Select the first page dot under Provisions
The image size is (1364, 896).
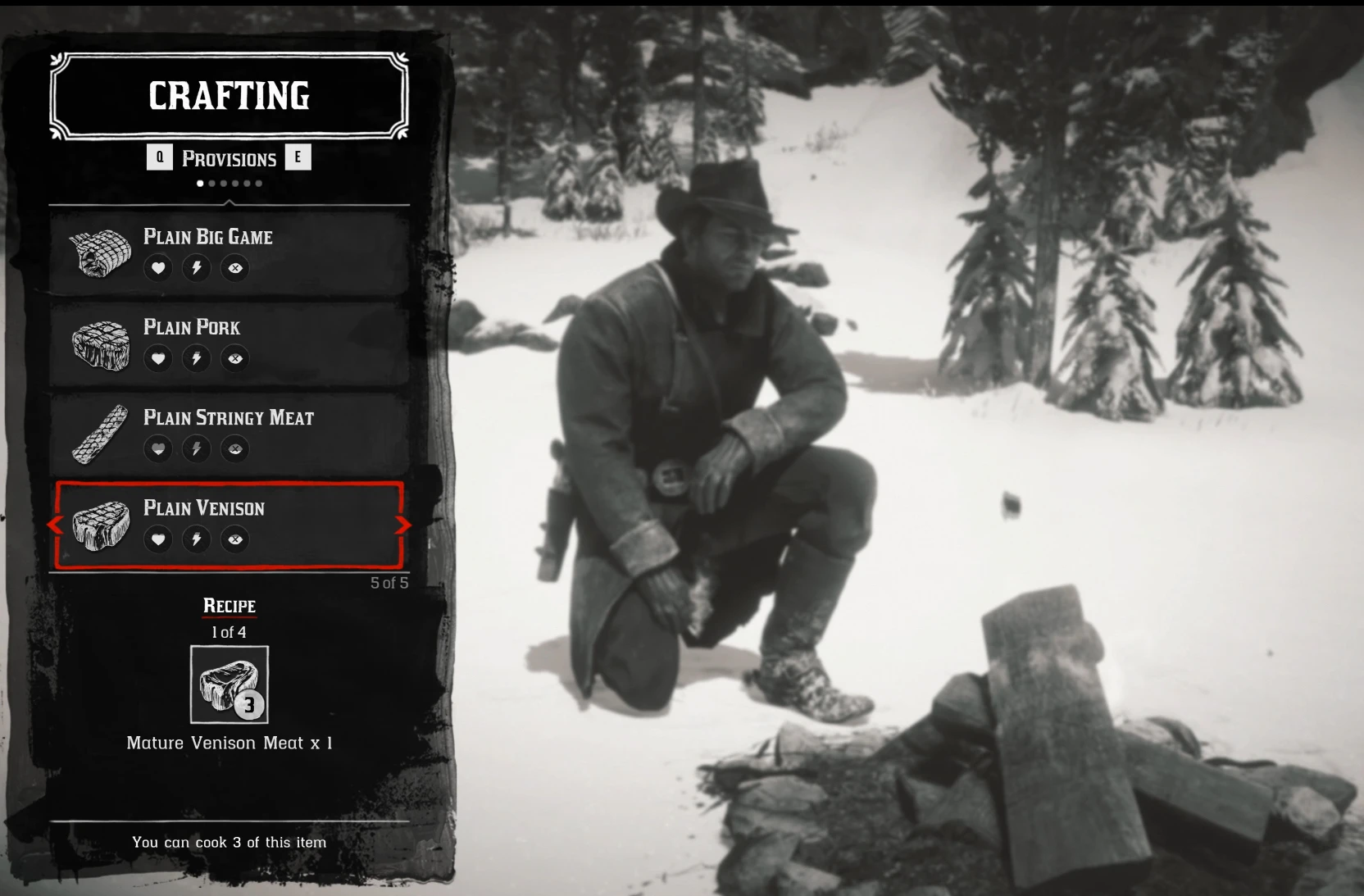199,184
